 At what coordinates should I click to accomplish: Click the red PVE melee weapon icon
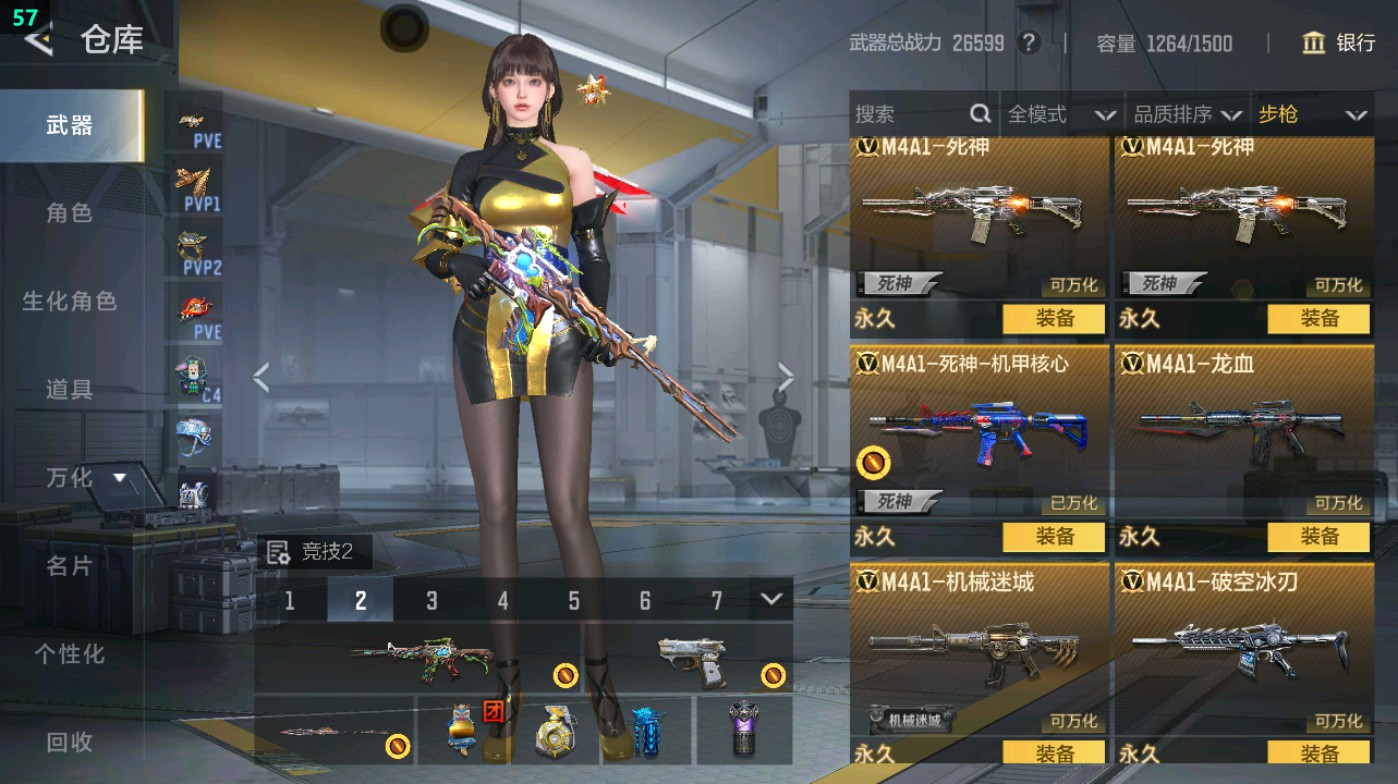coord(196,310)
